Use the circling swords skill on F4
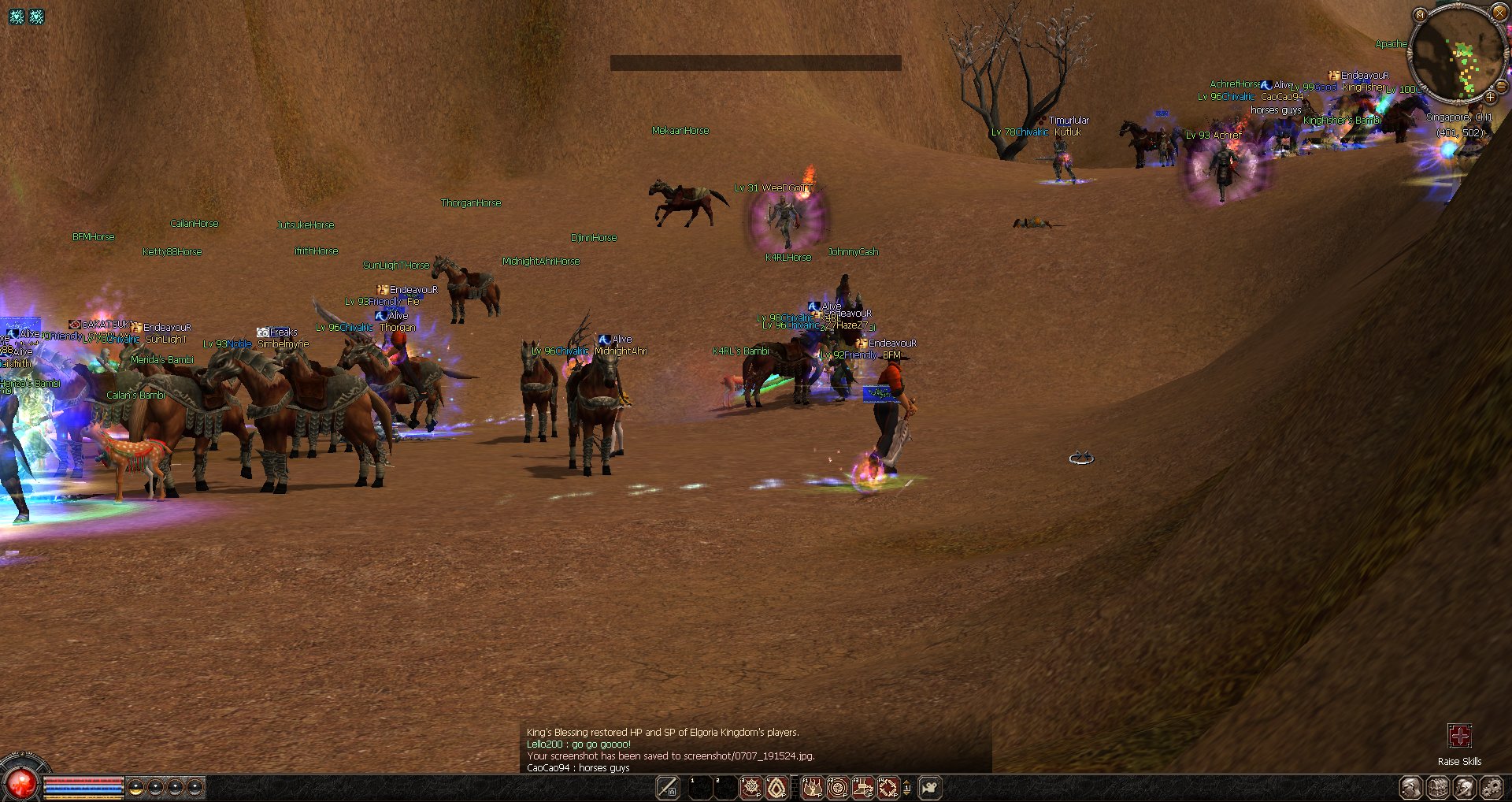The image size is (1512, 802). point(888,787)
